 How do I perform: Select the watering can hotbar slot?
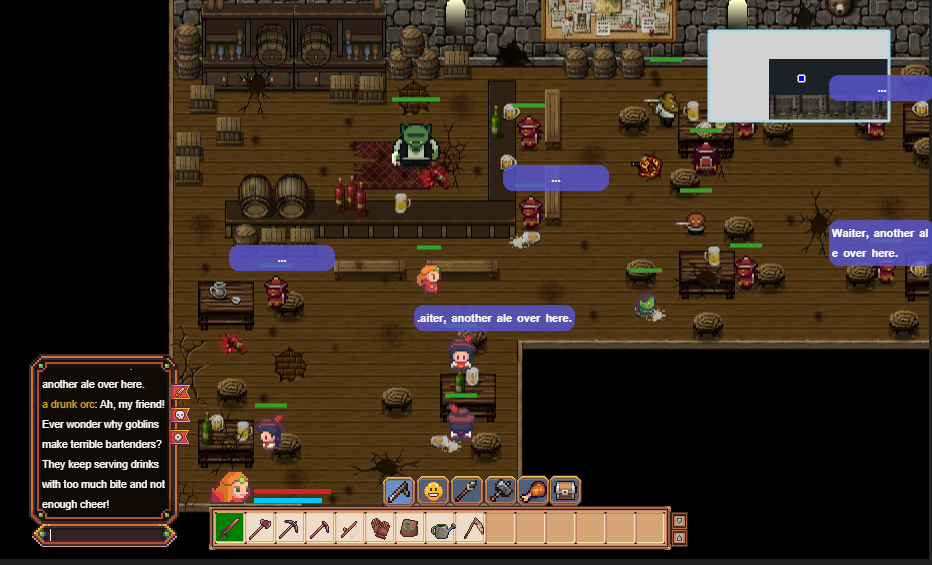[x=440, y=528]
